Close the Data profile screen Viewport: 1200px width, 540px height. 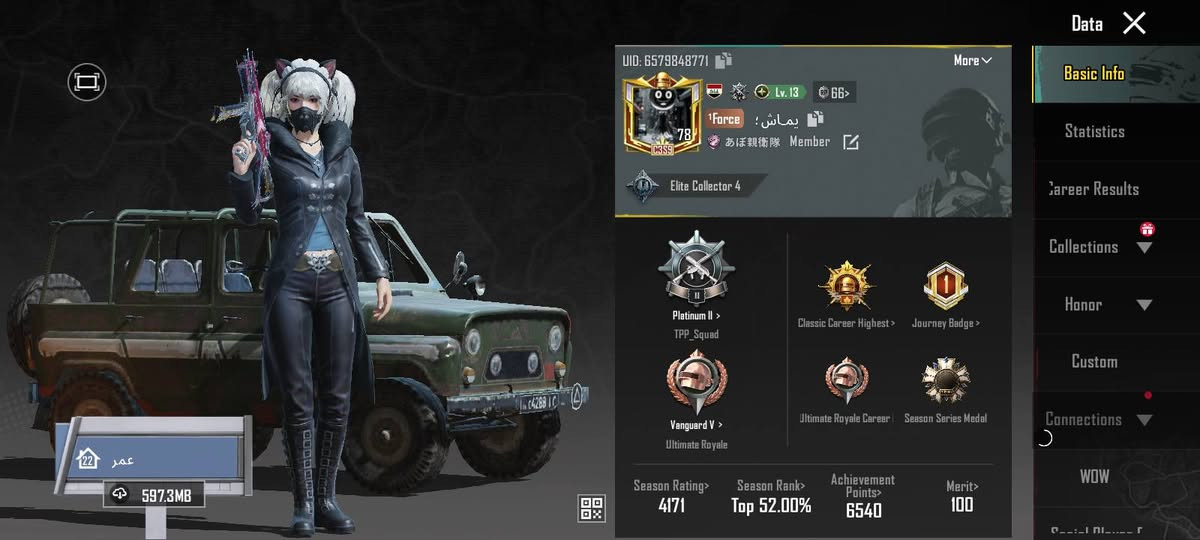1134,23
